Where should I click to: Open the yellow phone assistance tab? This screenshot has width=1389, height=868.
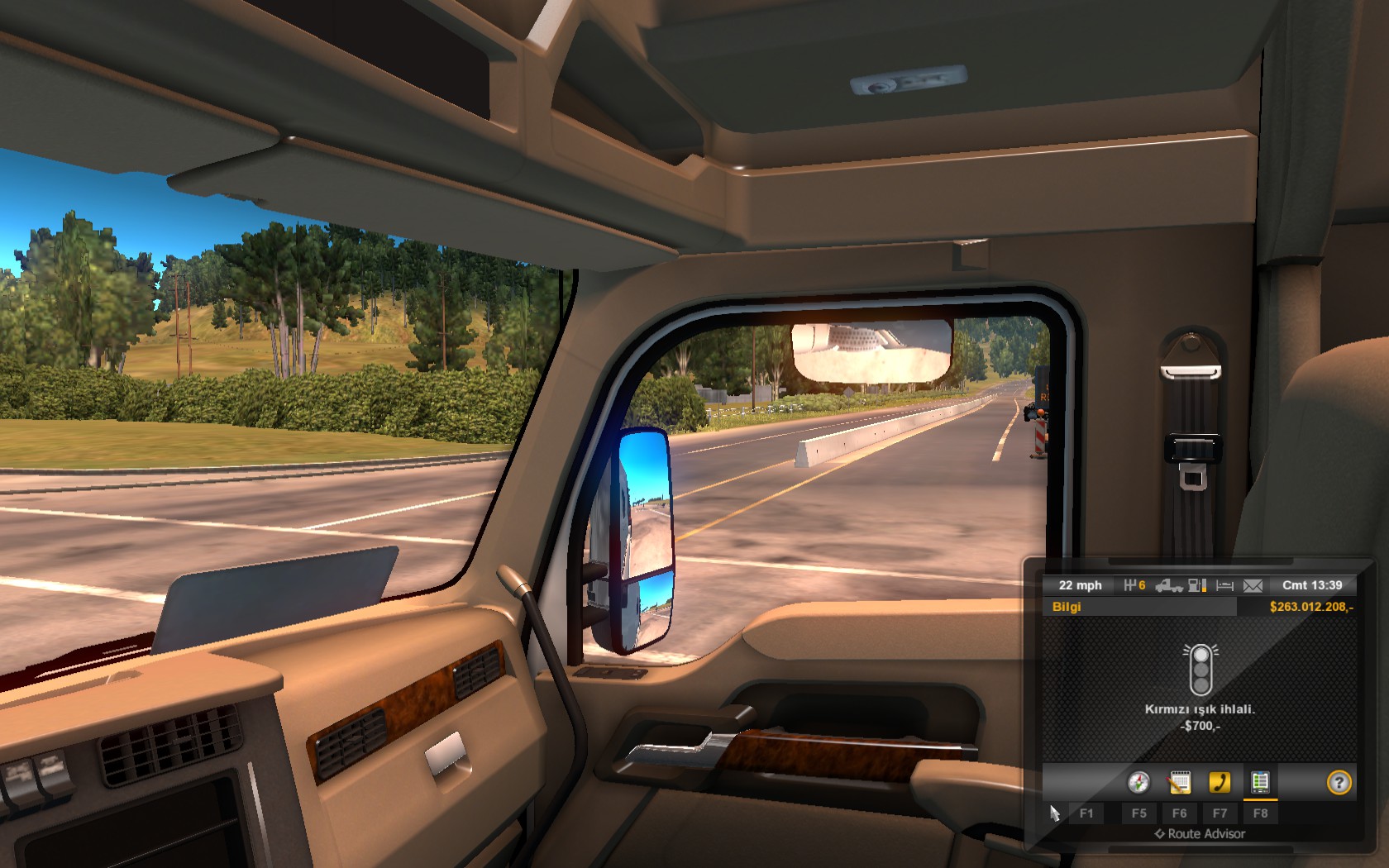1220,782
